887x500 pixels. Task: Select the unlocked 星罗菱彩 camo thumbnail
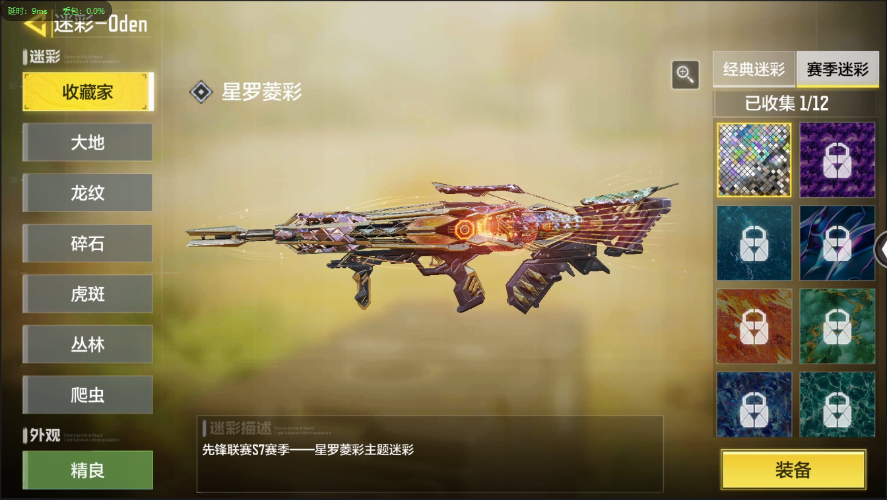[753, 159]
